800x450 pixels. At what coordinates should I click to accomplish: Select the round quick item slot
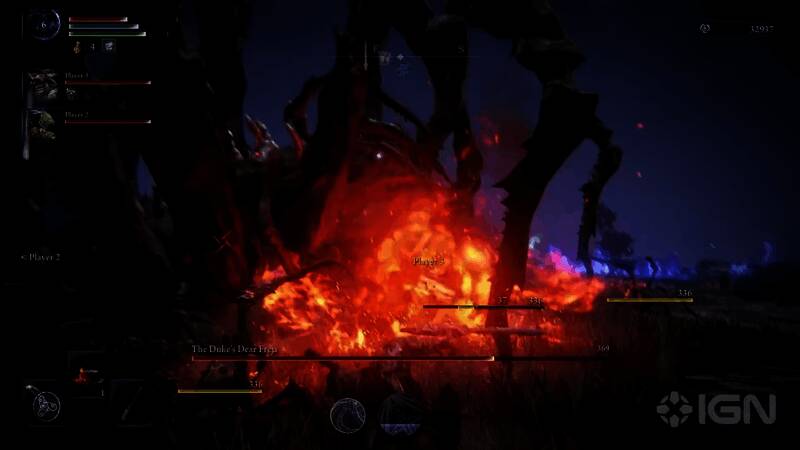click(x=45, y=405)
